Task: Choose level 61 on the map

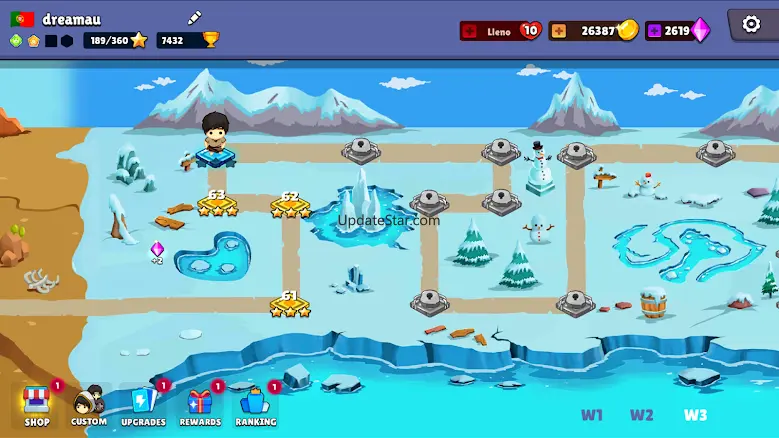Action: pos(290,304)
